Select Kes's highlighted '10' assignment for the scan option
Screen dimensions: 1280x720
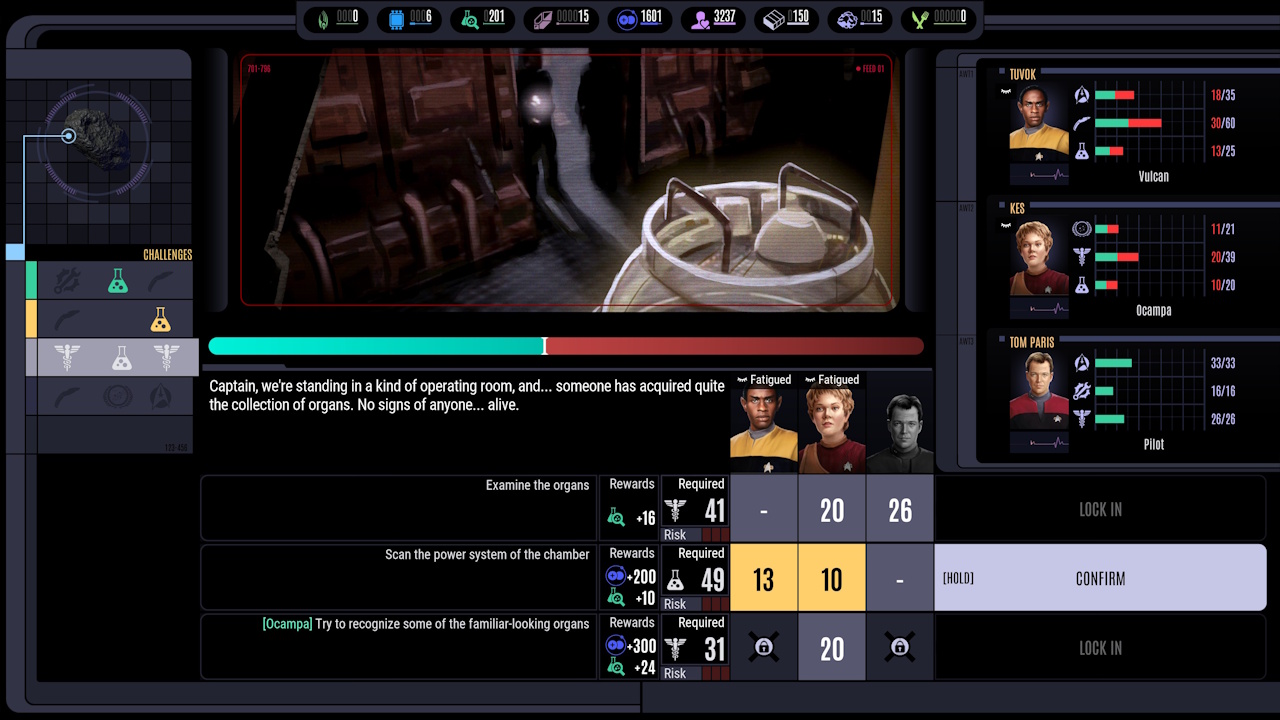click(x=831, y=577)
